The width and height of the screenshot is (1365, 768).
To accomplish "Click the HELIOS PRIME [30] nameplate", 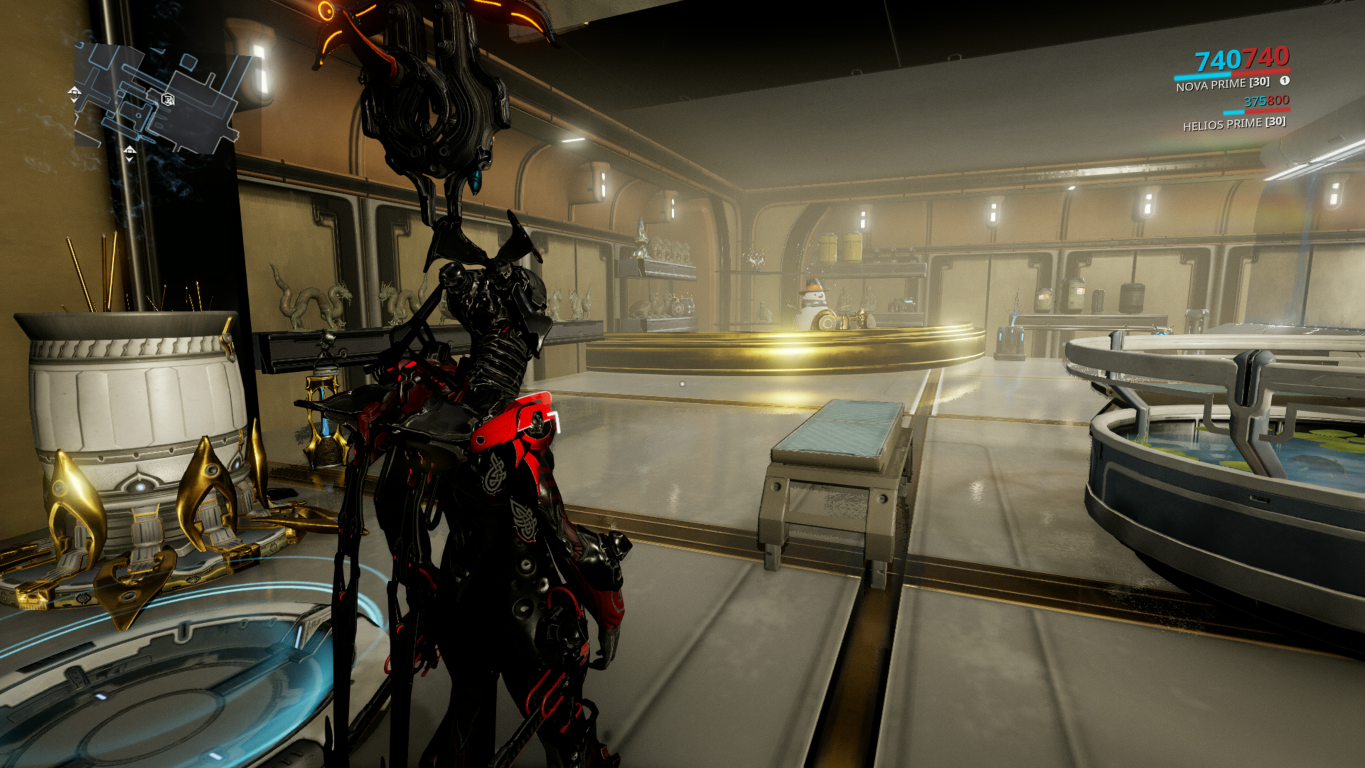I will pos(1235,123).
